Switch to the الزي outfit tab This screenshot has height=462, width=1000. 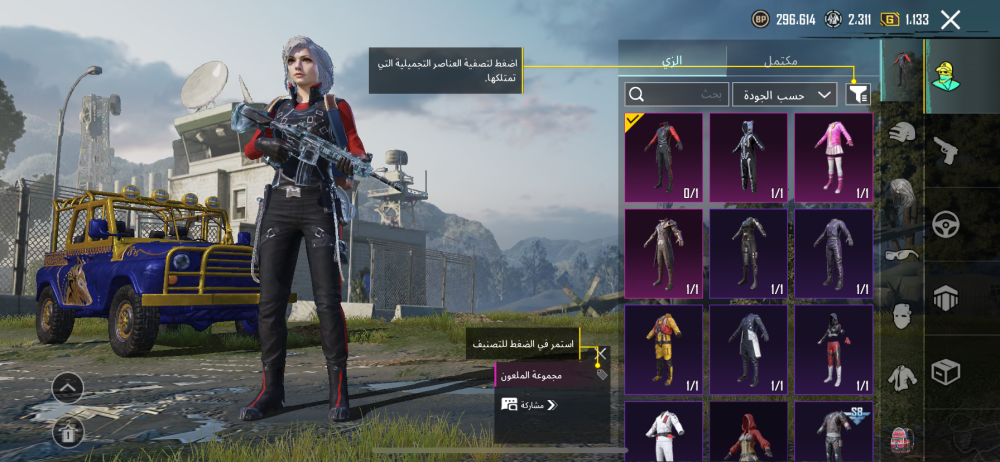click(x=672, y=60)
